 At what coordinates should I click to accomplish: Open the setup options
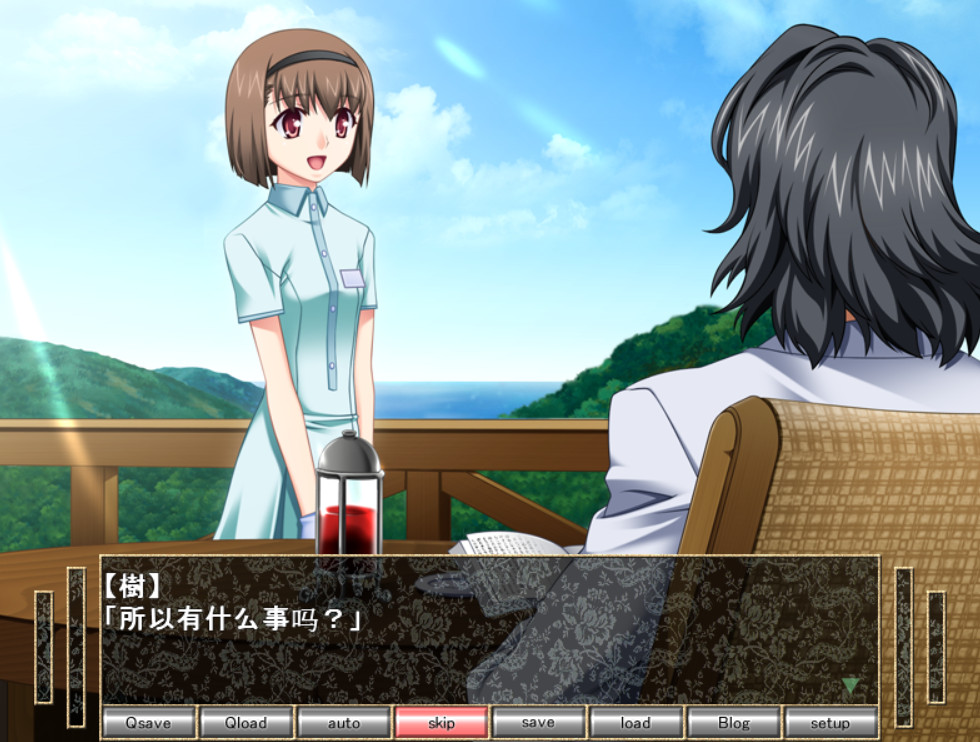click(830, 722)
